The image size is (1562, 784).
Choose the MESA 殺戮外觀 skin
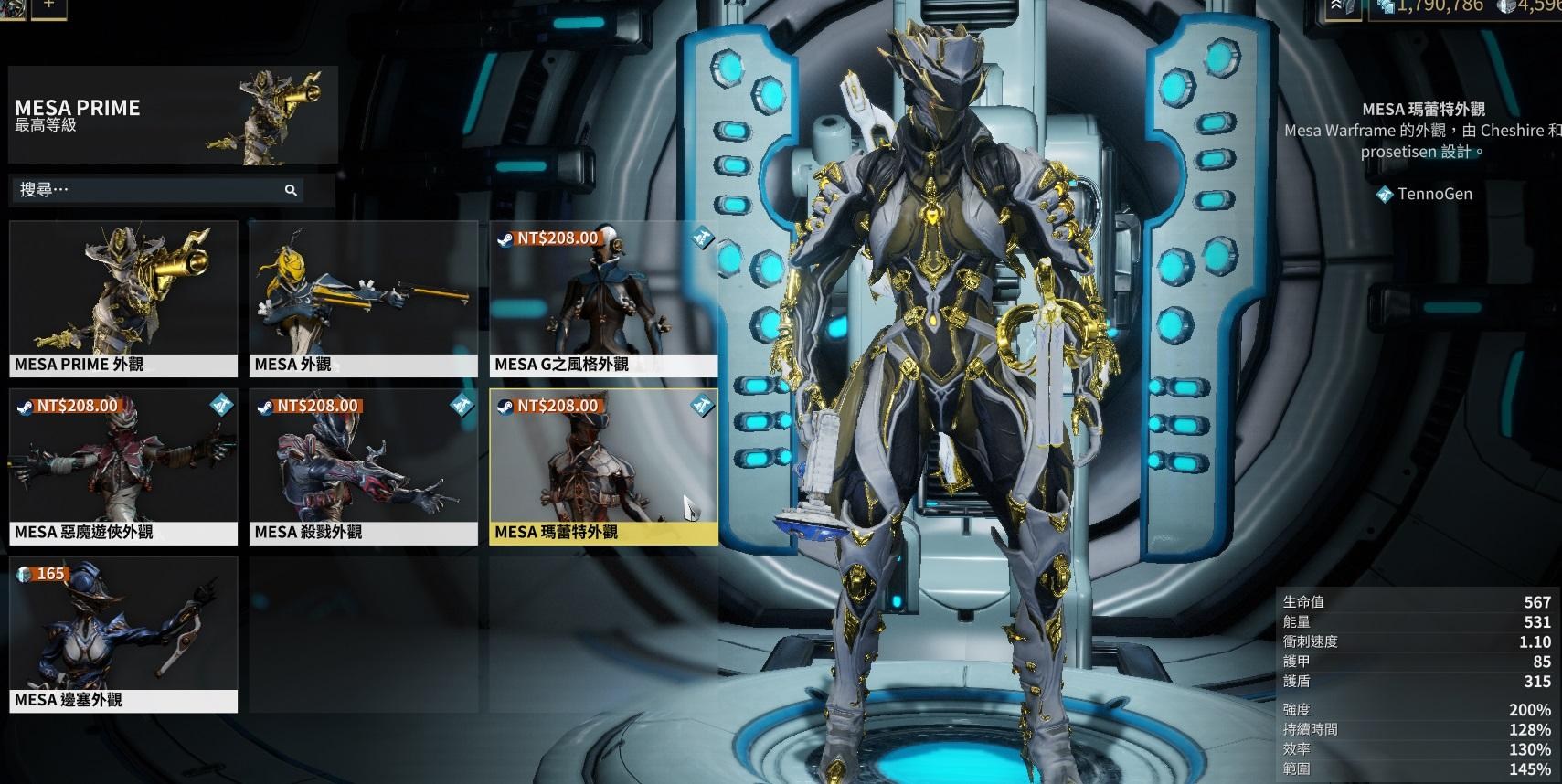tap(363, 467)
